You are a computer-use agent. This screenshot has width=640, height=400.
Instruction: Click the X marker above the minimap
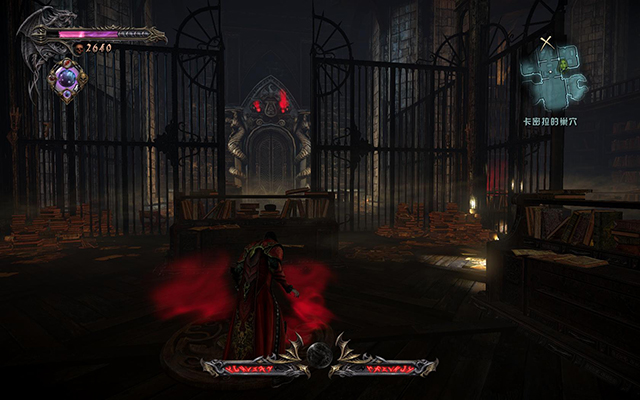545,43
